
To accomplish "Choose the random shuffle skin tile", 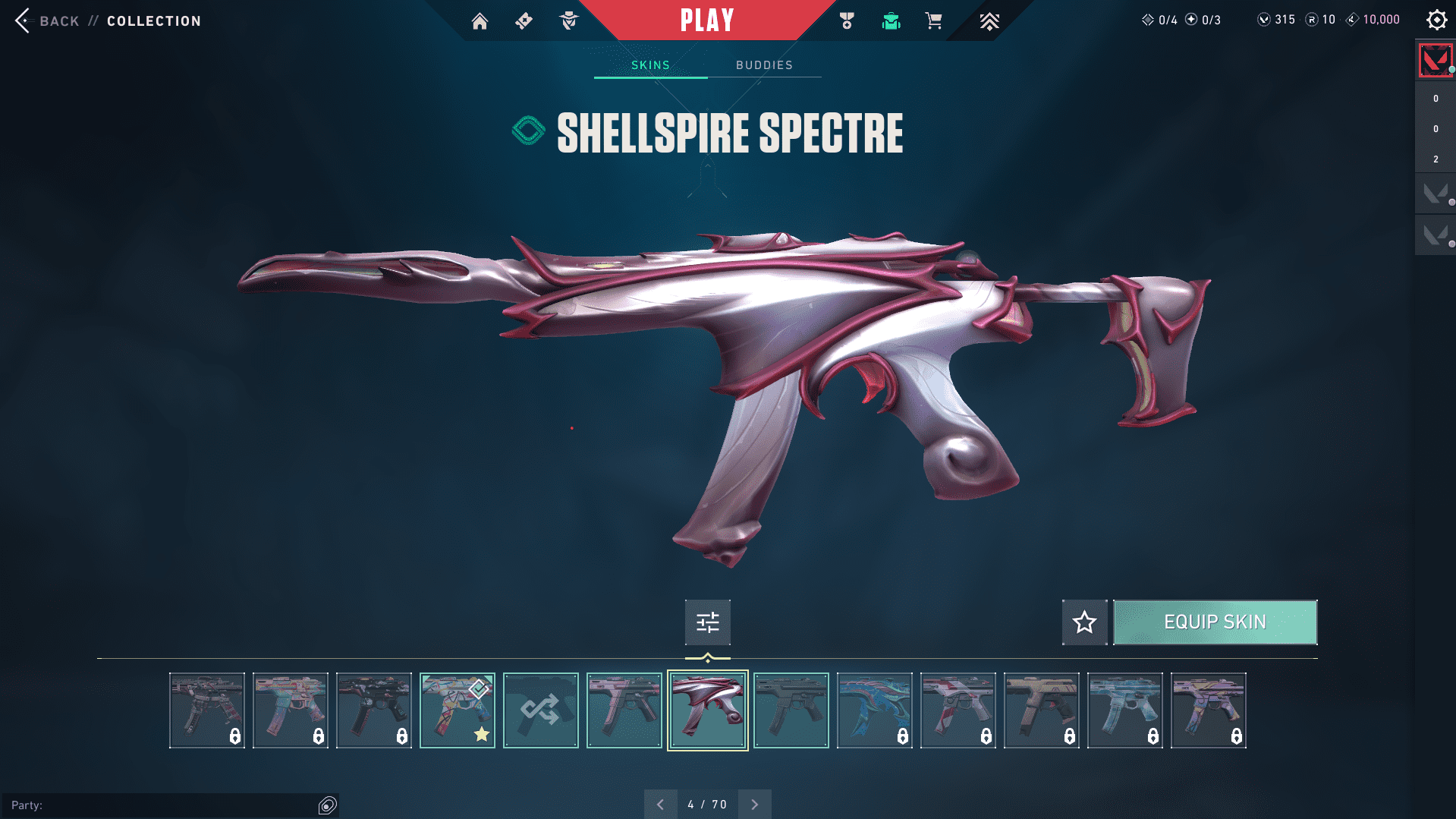I will (x=540, y=710).
